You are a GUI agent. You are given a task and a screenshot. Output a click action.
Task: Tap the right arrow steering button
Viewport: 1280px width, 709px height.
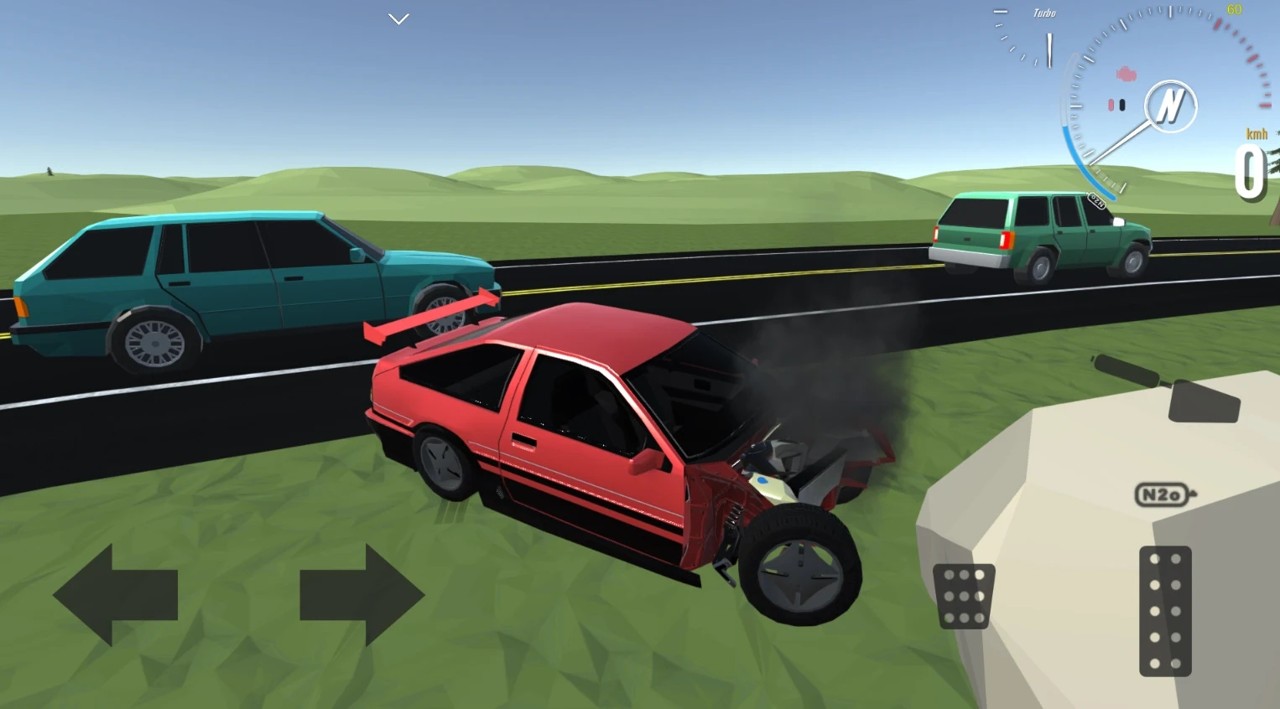pyautogui.click(x=362, y=595)
